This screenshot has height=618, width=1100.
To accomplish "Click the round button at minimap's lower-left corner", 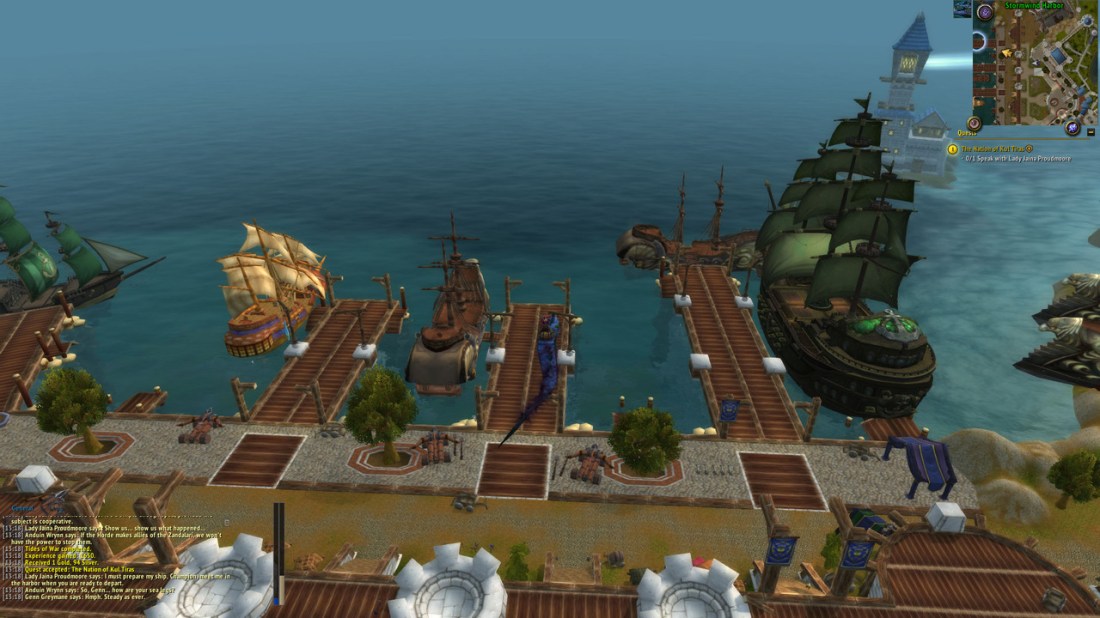I will tap(974, 123).
